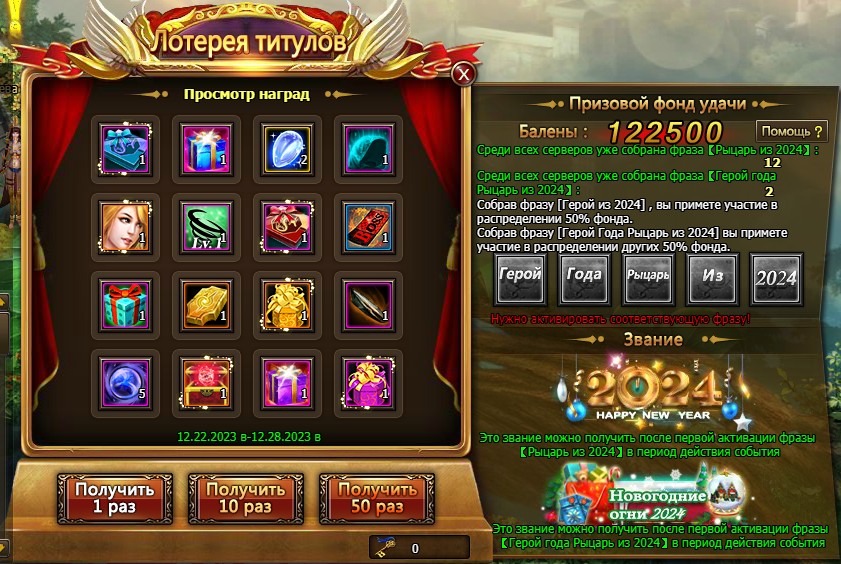Select the Из word tile
Screen dimensions: 841x564
(x=712, y=277)
